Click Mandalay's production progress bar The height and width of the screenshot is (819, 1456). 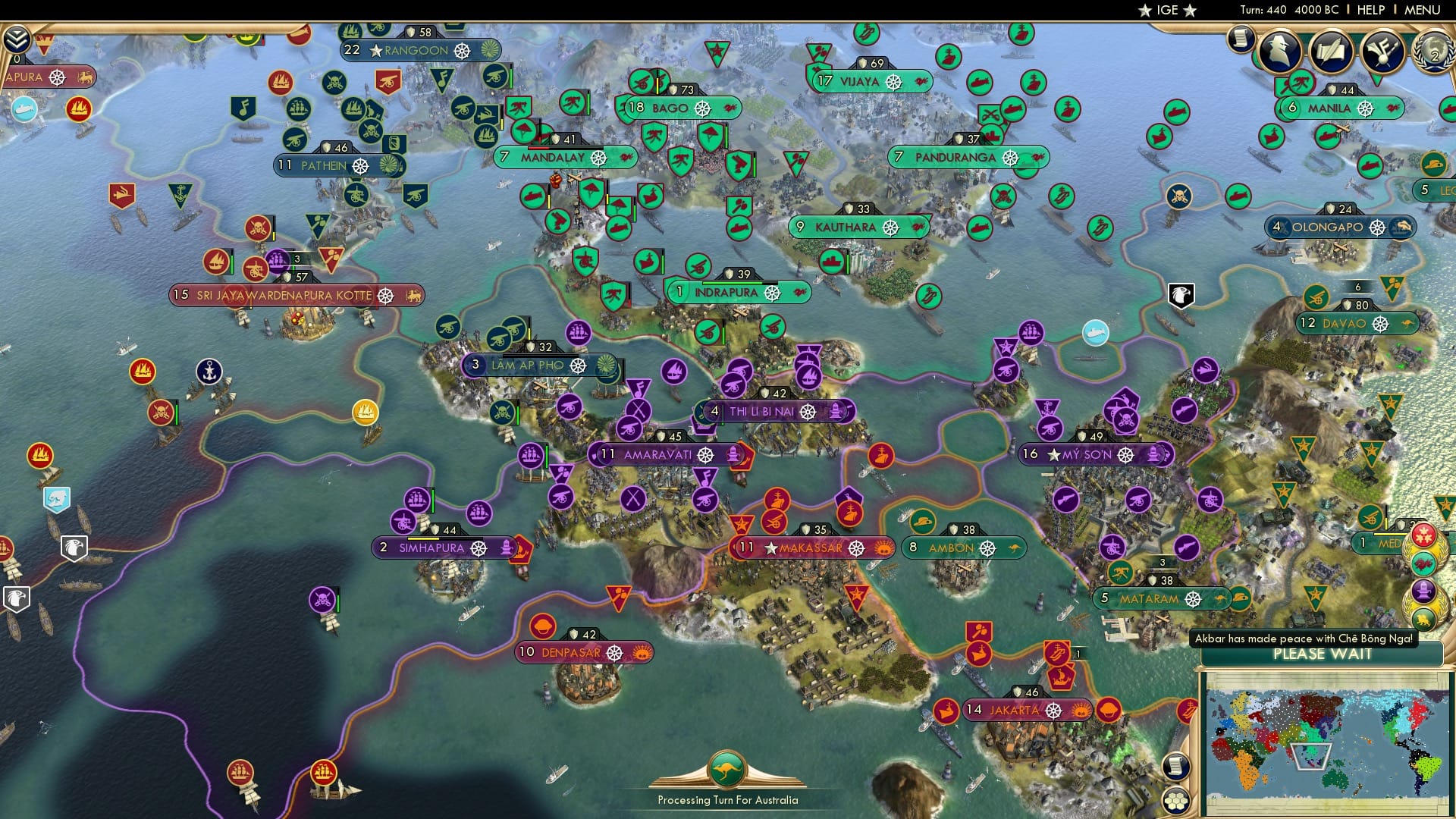point(565,149)
